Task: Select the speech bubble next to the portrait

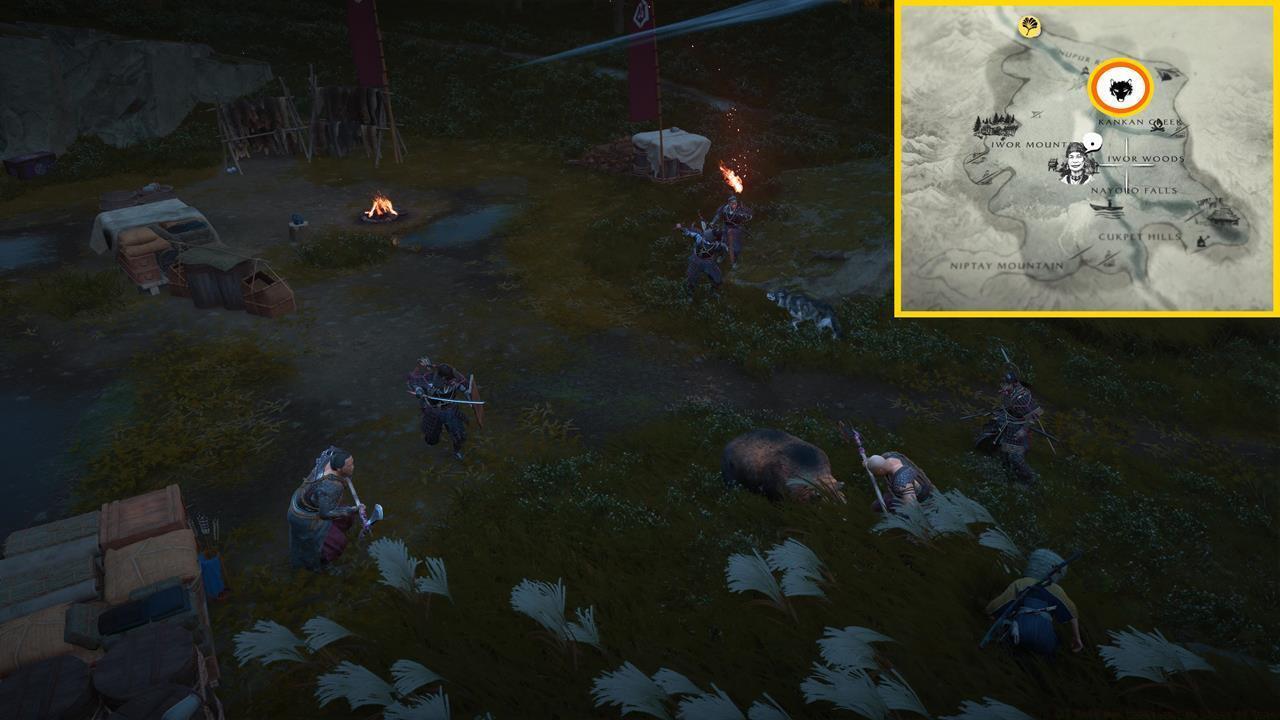Action: tap(1093, 142)
